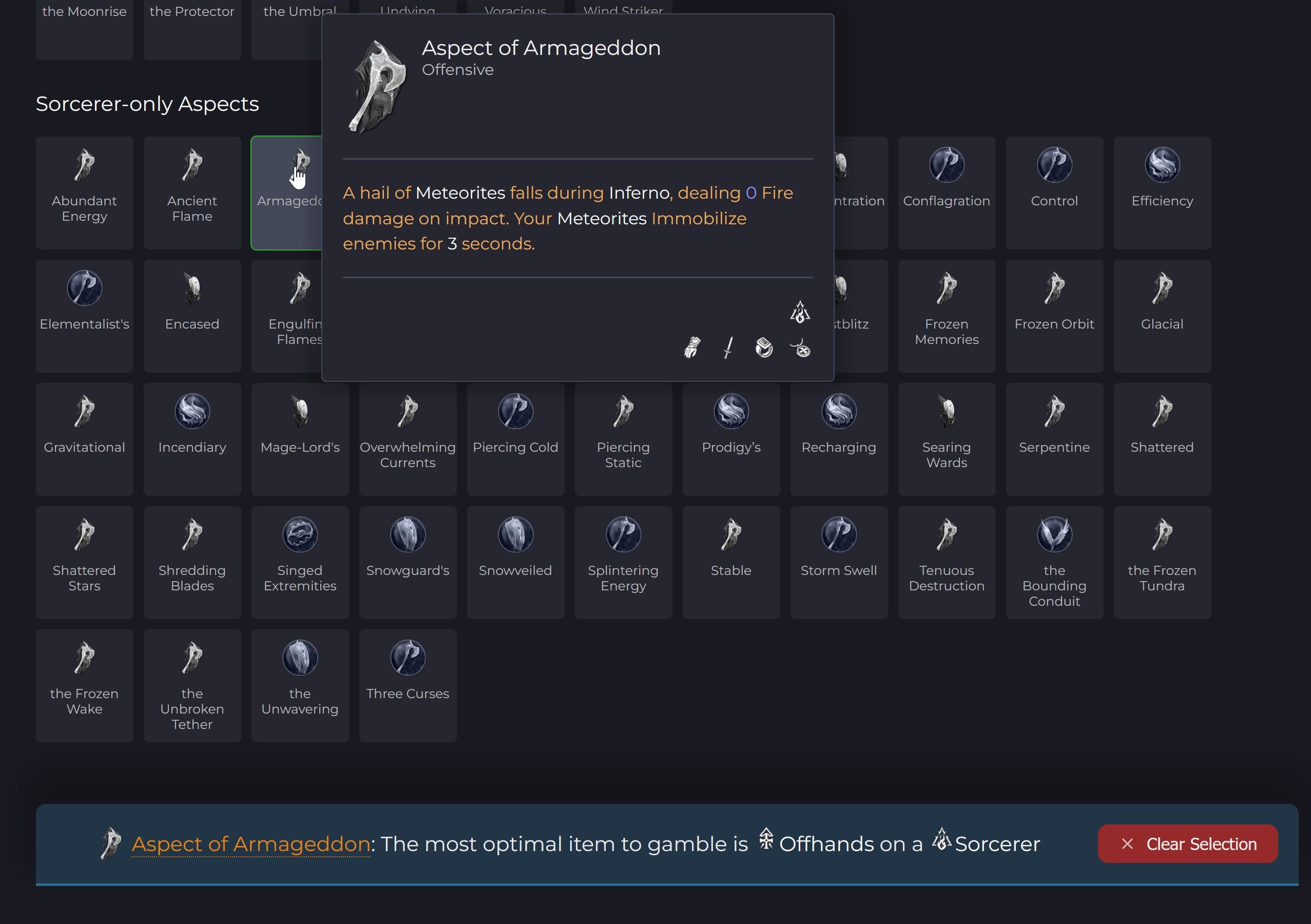Select the weapon slot icon in the tooltip
The height and width of the screenshot is (924, 1311).
click(729, 349)
